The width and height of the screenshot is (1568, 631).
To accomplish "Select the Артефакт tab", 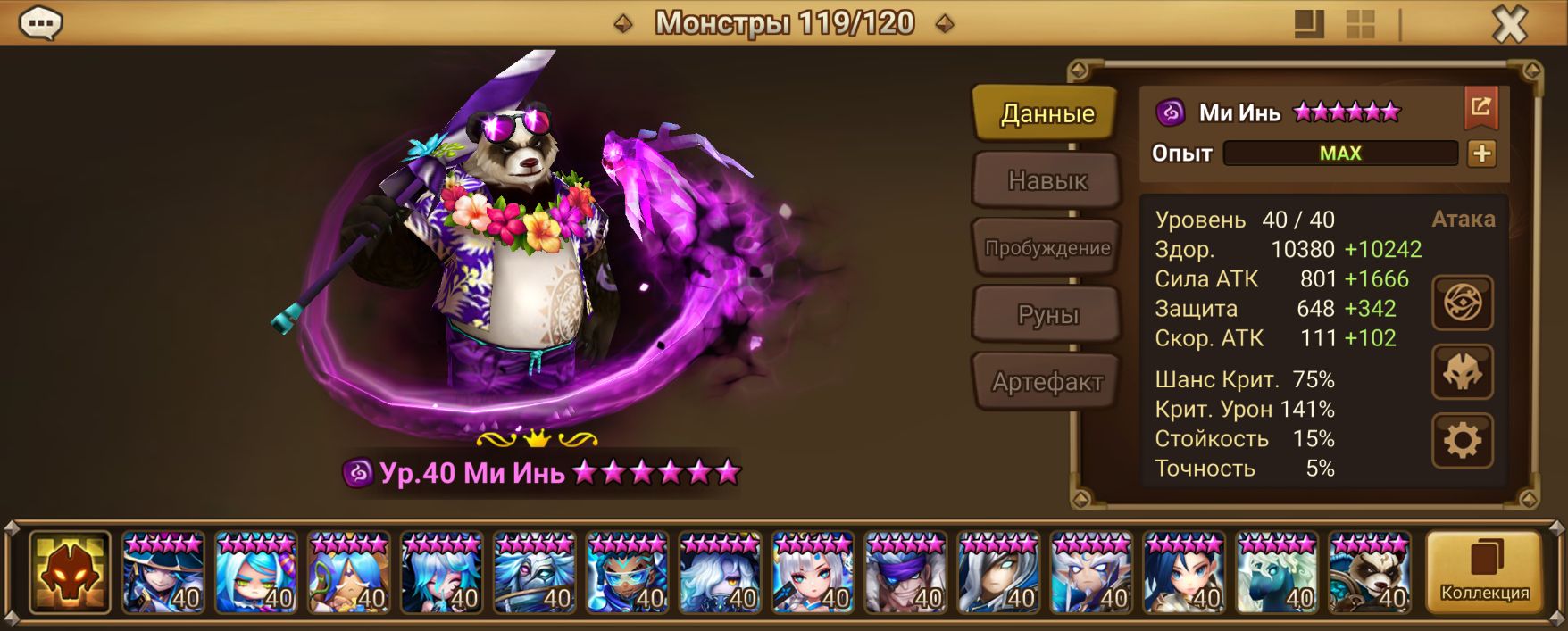I will pyautogui.click(x=1047, y=382).
